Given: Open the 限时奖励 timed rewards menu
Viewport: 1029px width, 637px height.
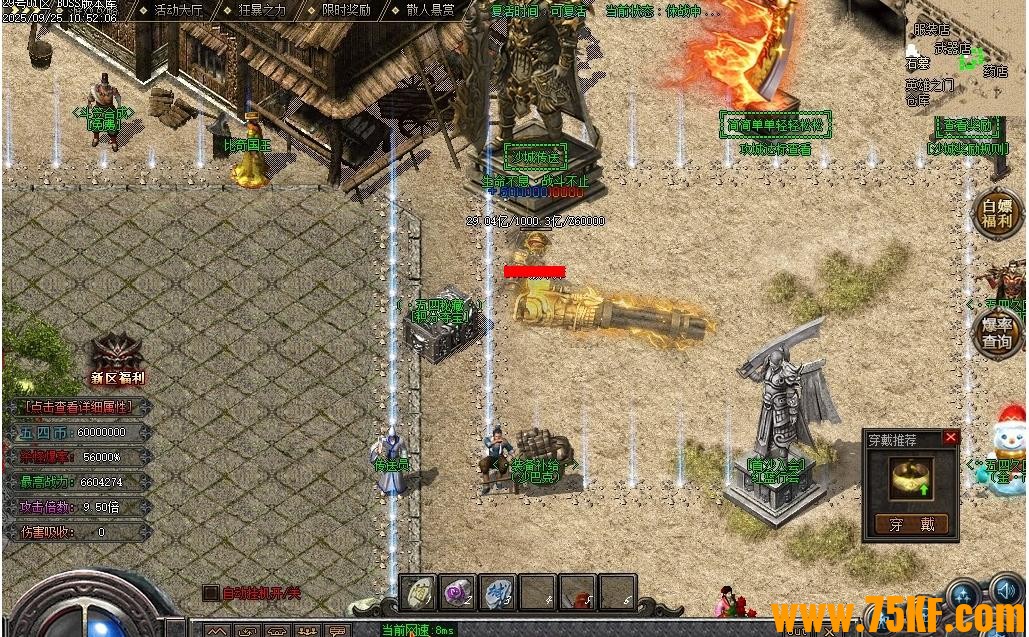Looking at the screenshot, I should click(346, 10).
